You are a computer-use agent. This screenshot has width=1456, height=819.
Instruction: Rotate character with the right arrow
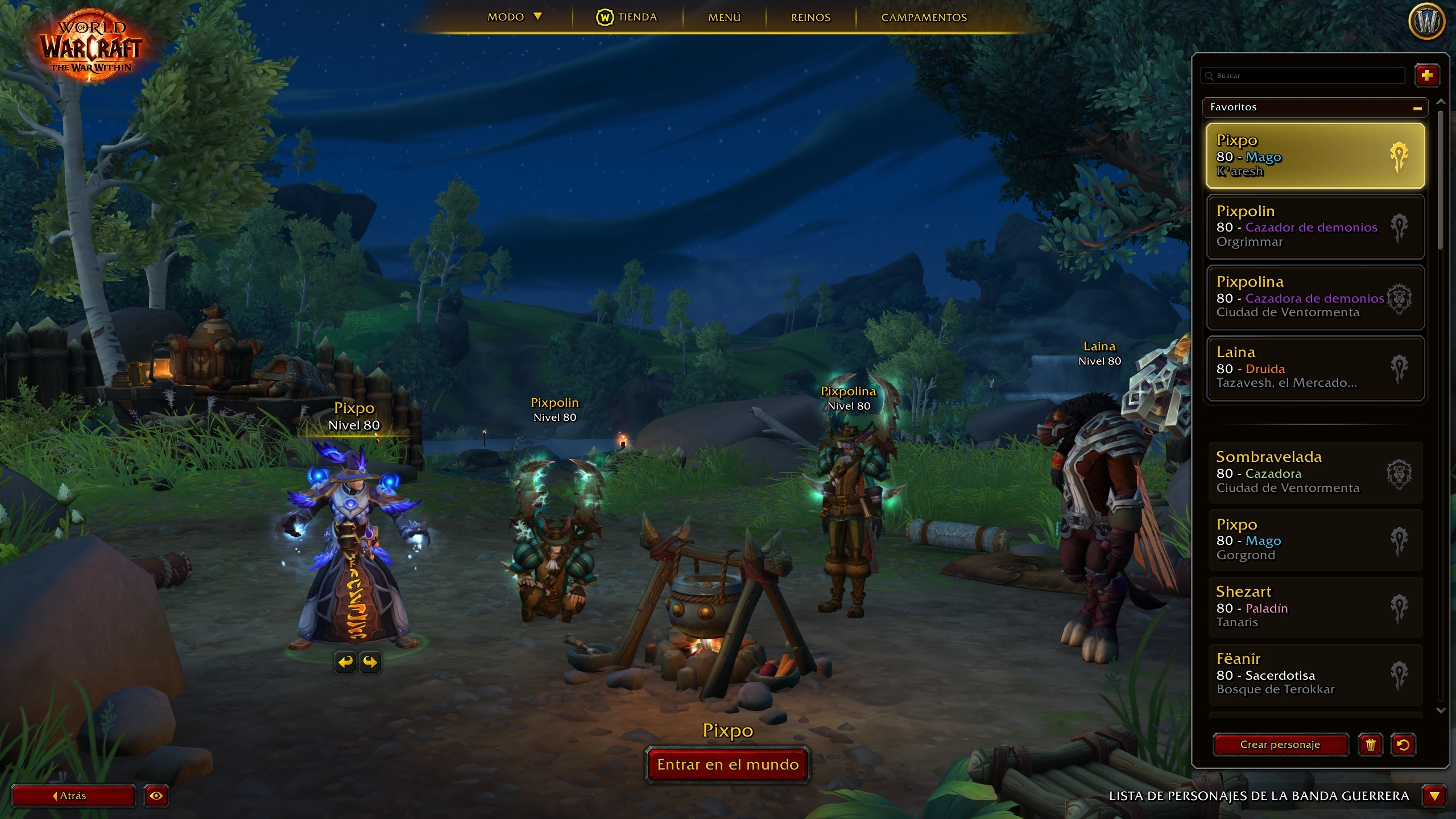370,661
